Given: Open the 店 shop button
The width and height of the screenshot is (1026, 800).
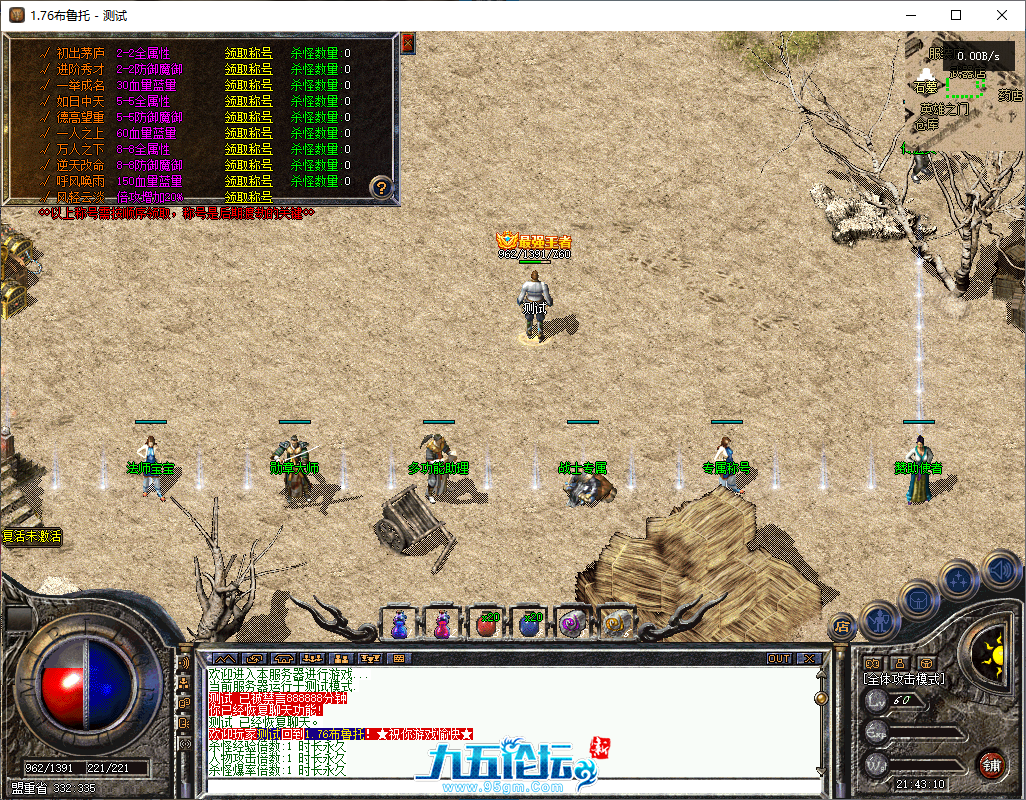Looking at the screenshot, I should pos(842,627).
